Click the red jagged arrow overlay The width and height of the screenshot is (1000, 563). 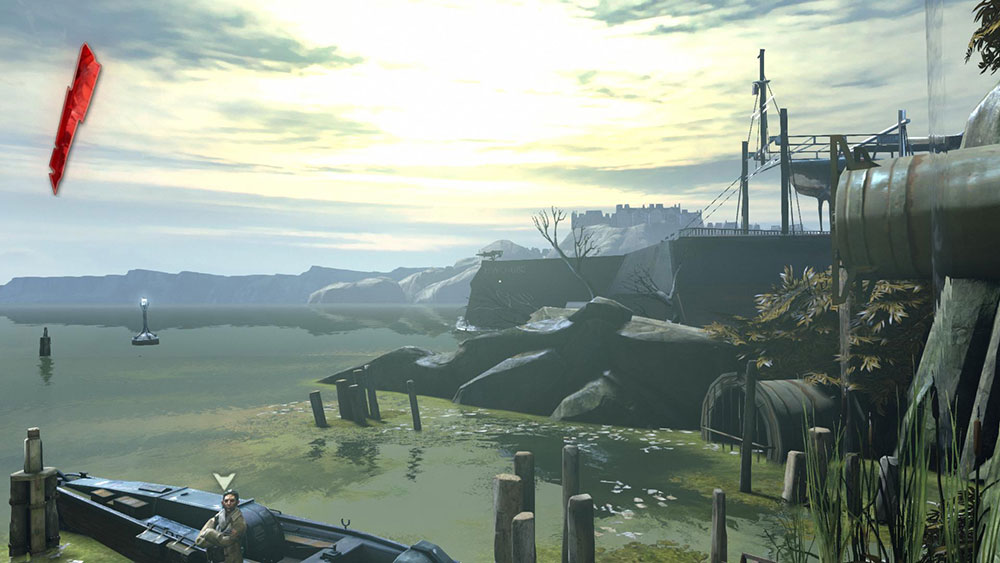coord(74,116)
